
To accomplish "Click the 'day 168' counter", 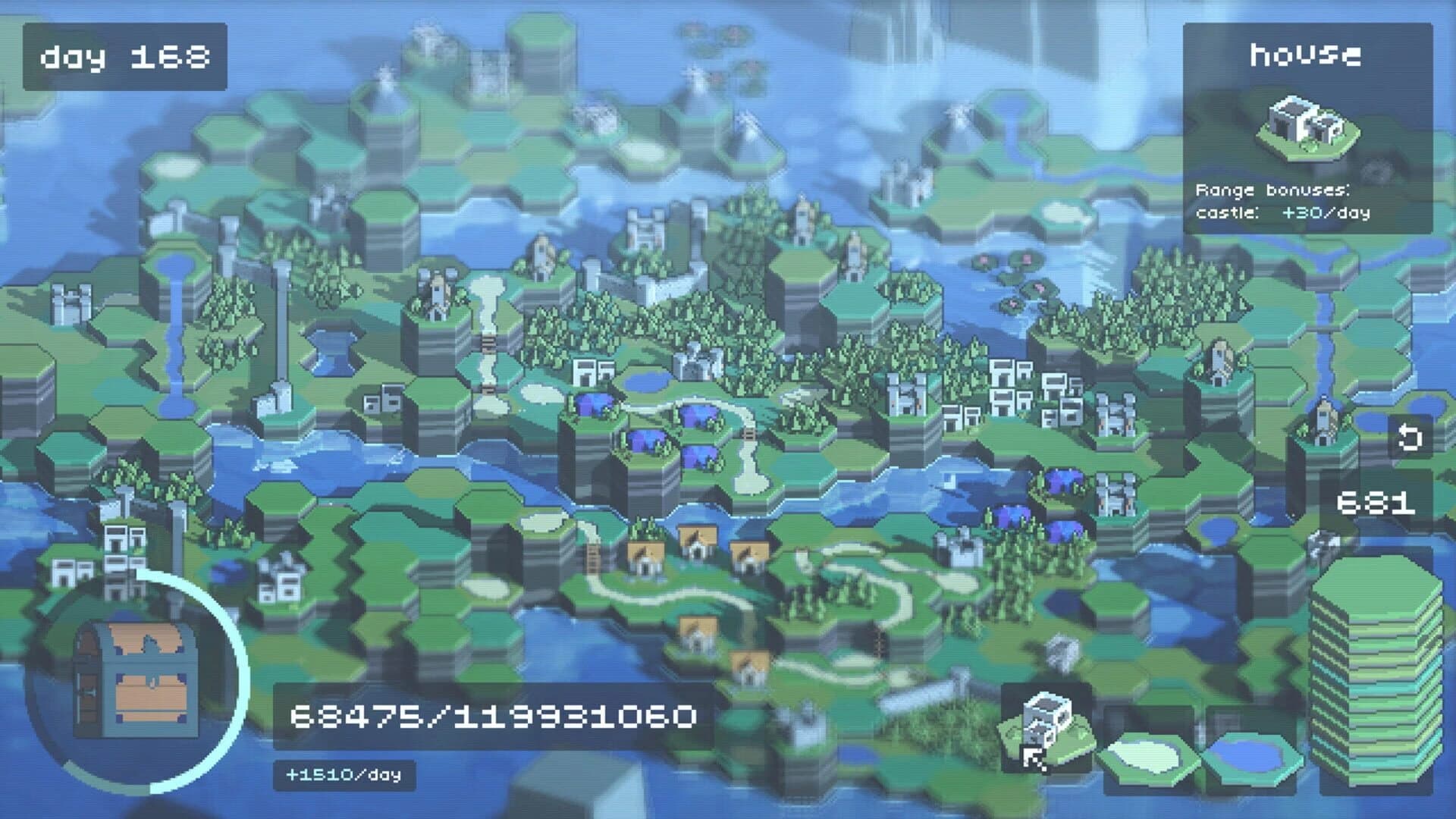I will pos(125,53).
